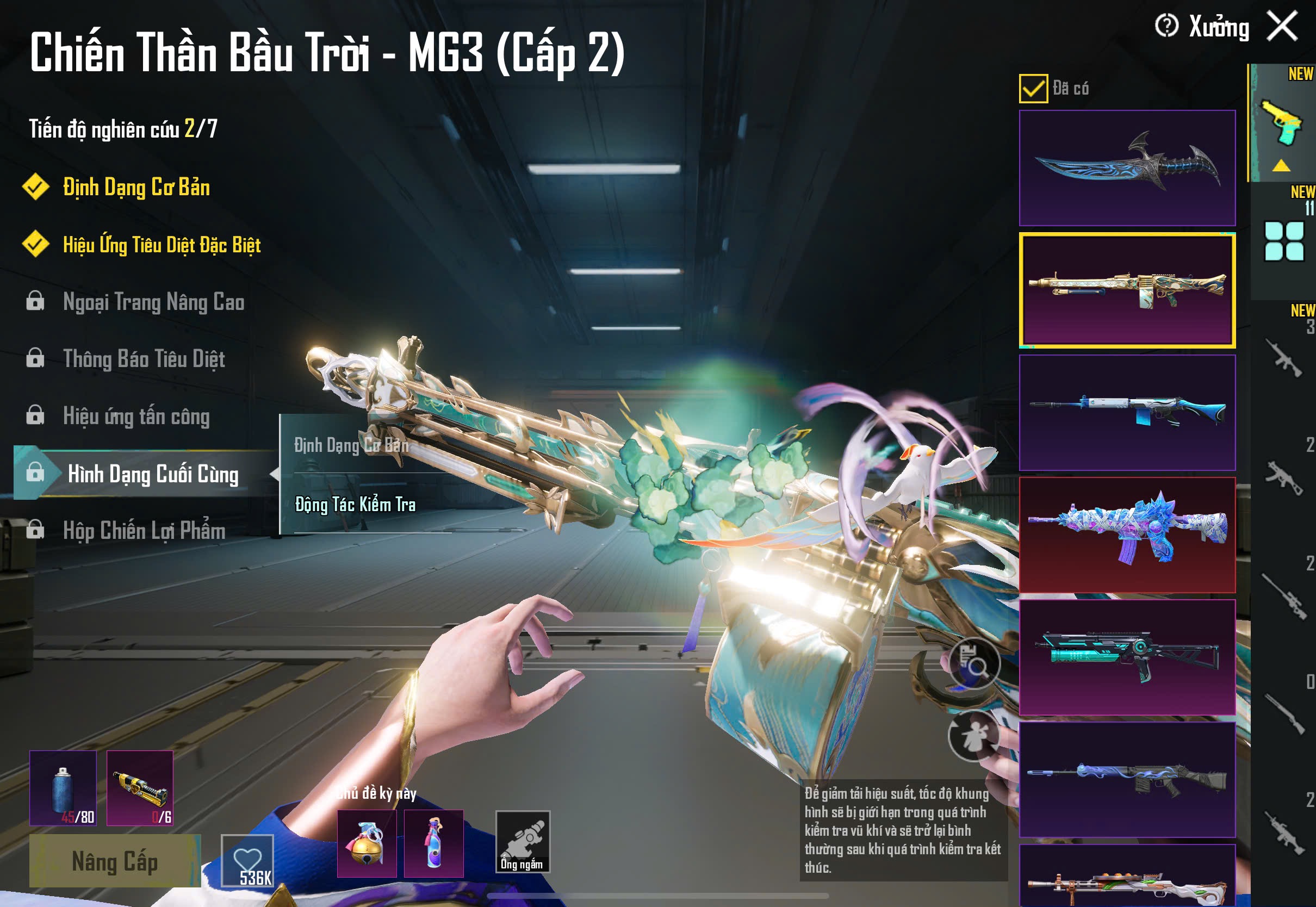Click the Nâng Cấp upgrade button
Viewport: 1316px width, 907px height.
click(x=115, y=861)
